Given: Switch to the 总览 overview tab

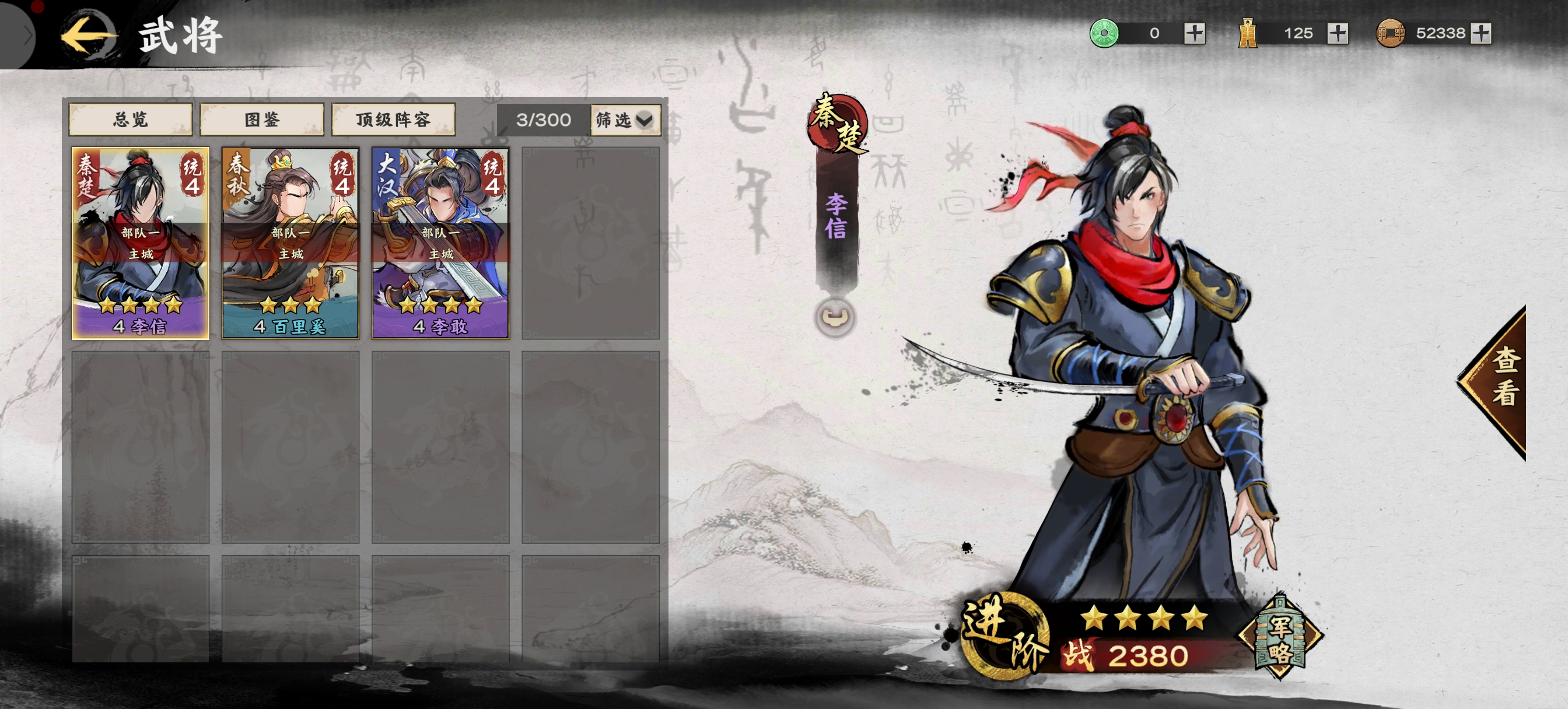Looking at the screenshot, I should (x=131, y=120).
